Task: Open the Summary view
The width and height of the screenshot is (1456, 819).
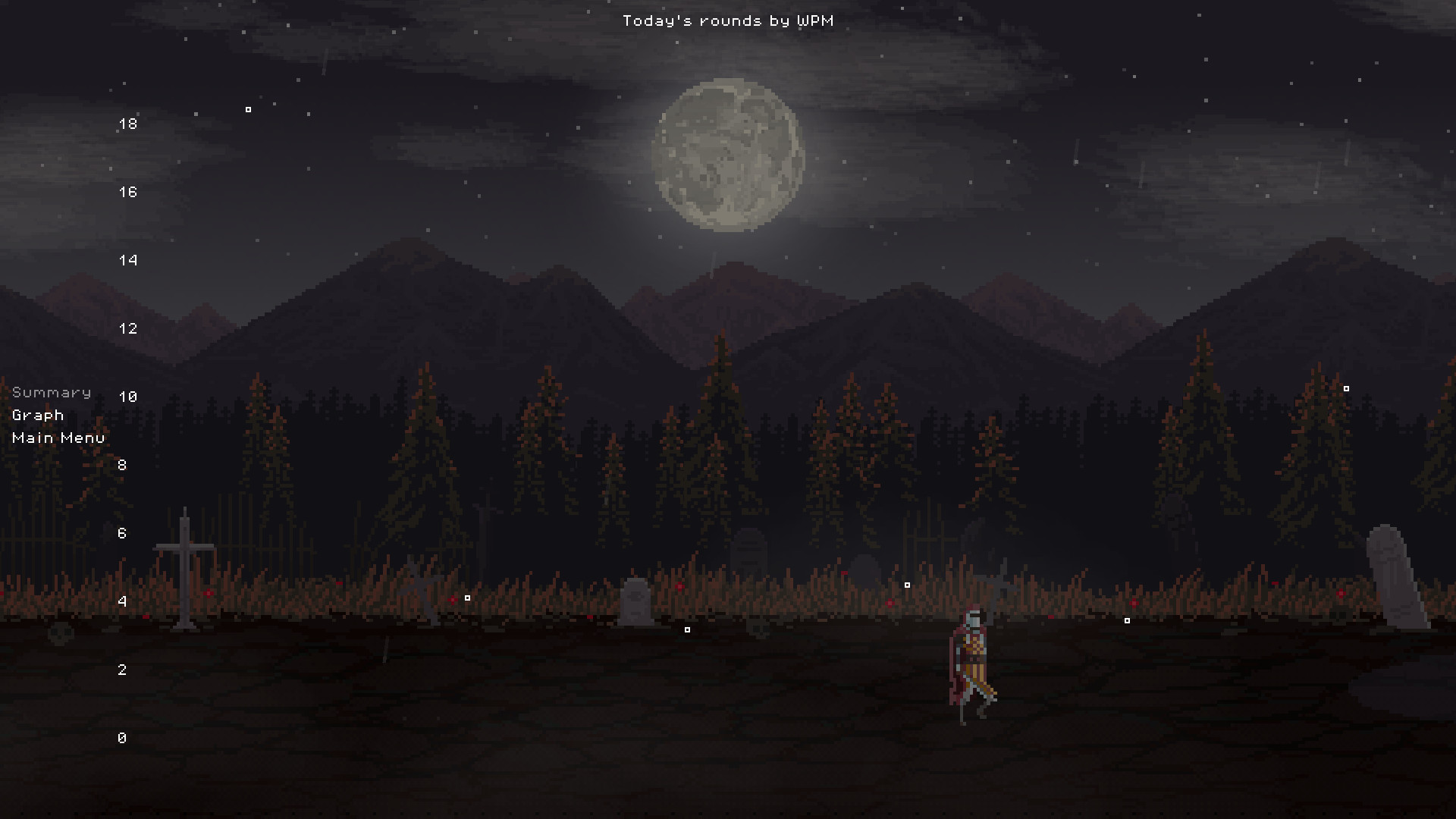Action: point(51,392)
